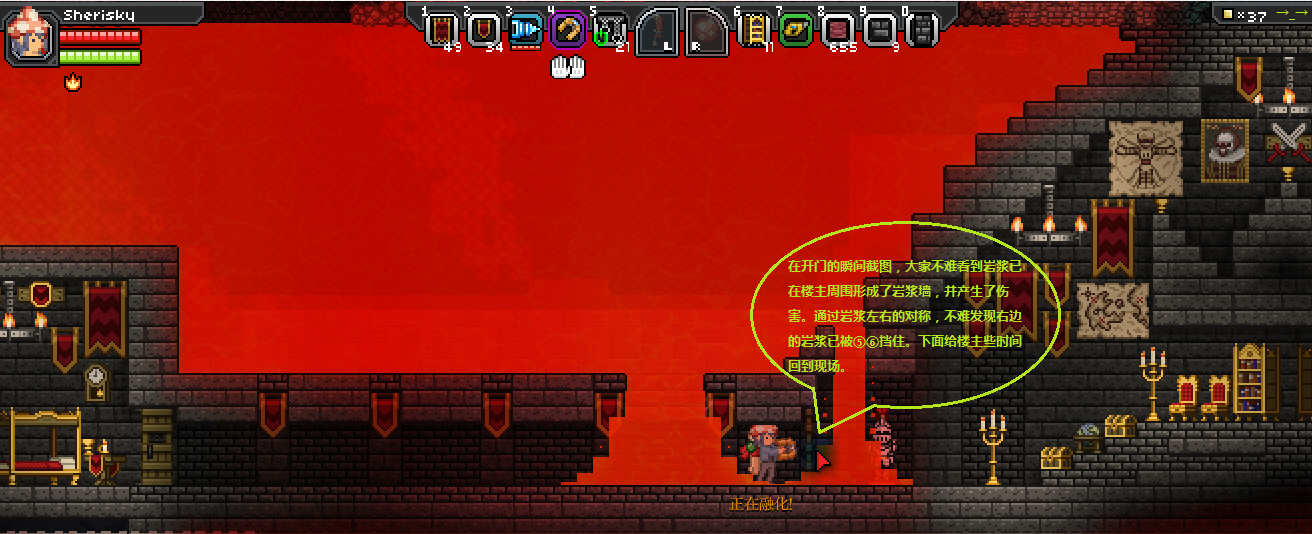Select the golden horseshoe item in slot 4

[567, 29]
